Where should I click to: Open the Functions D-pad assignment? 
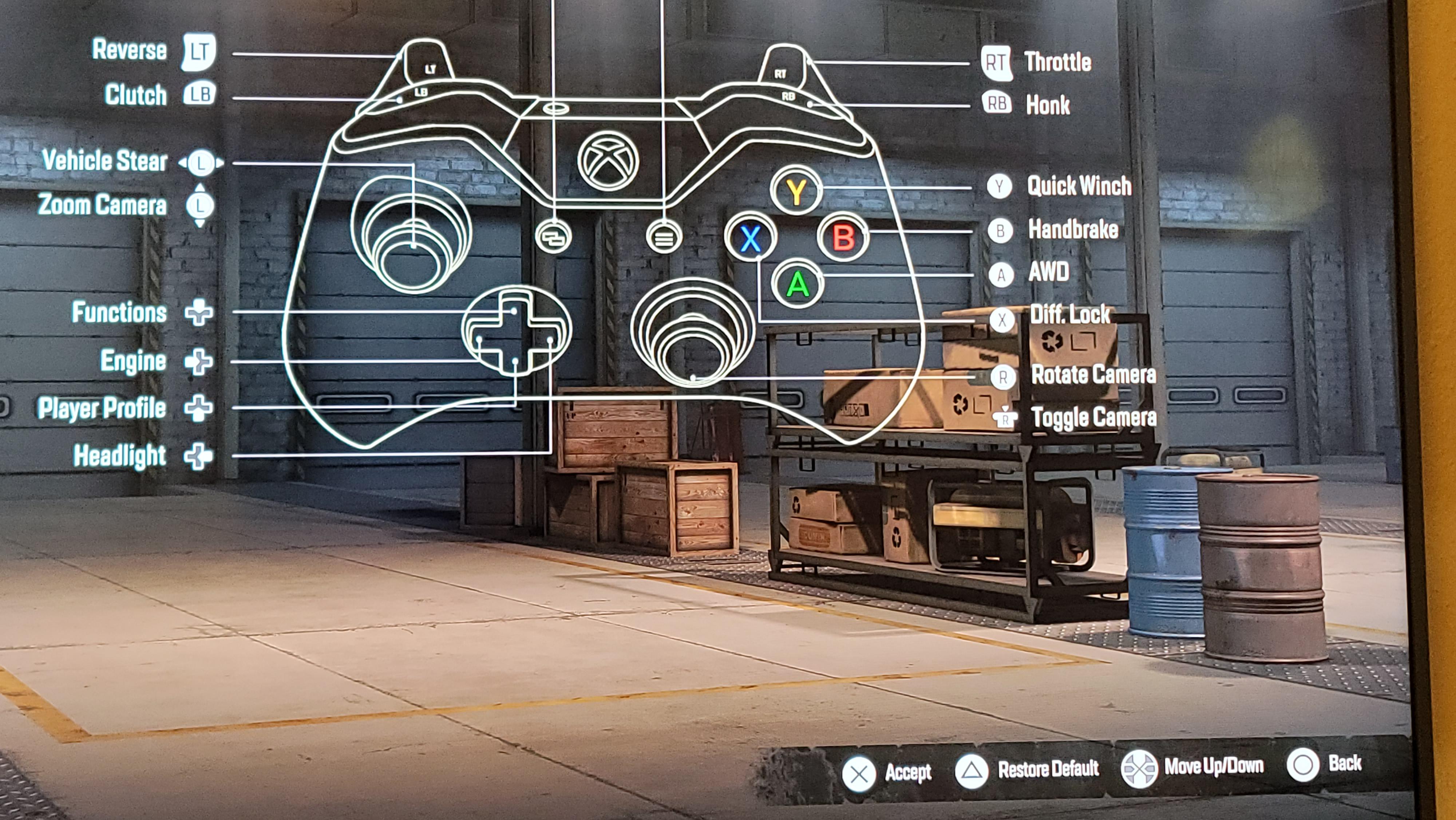coord(198,313)
